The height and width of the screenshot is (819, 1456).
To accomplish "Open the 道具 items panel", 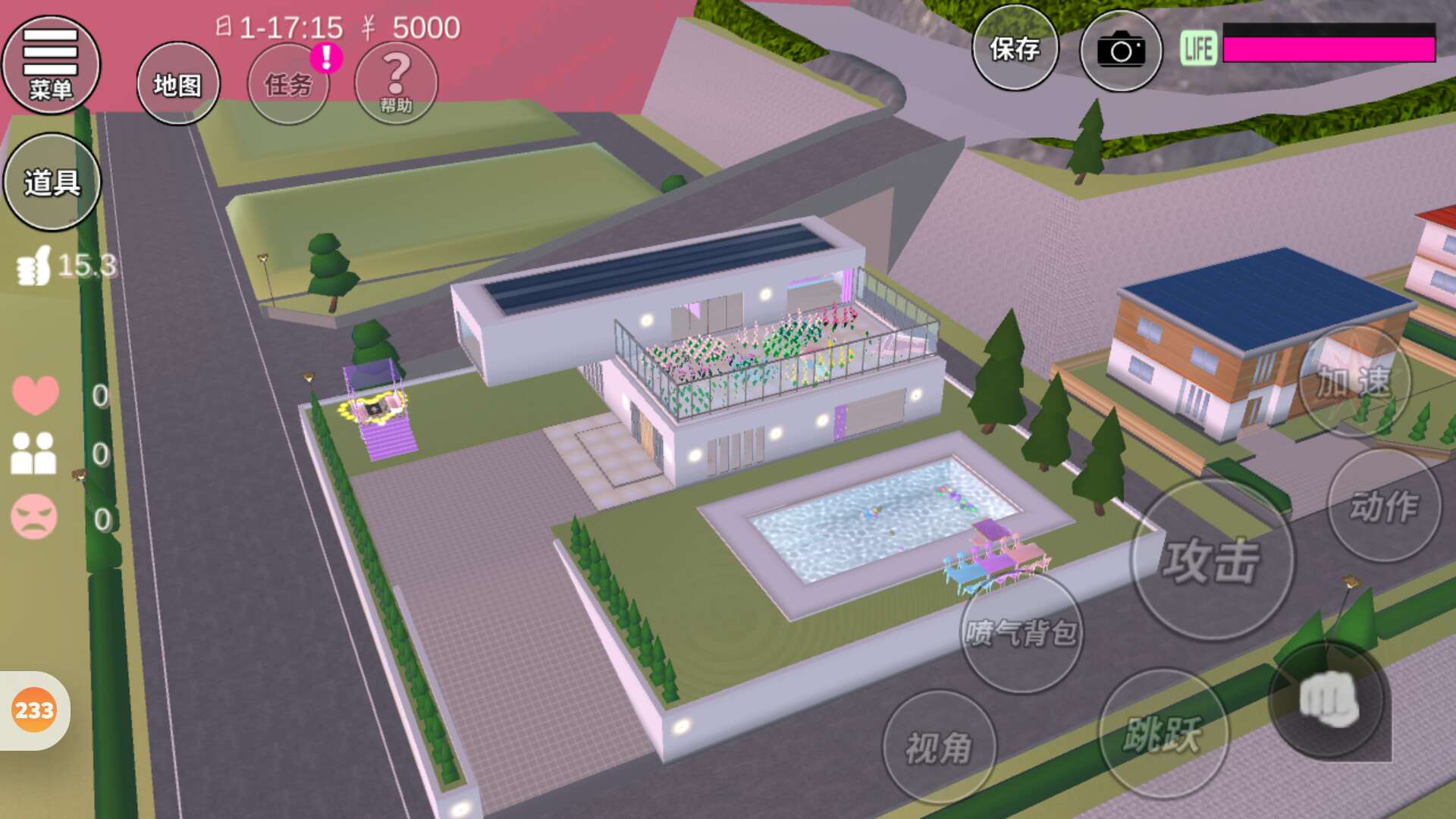I will (52, 182).
